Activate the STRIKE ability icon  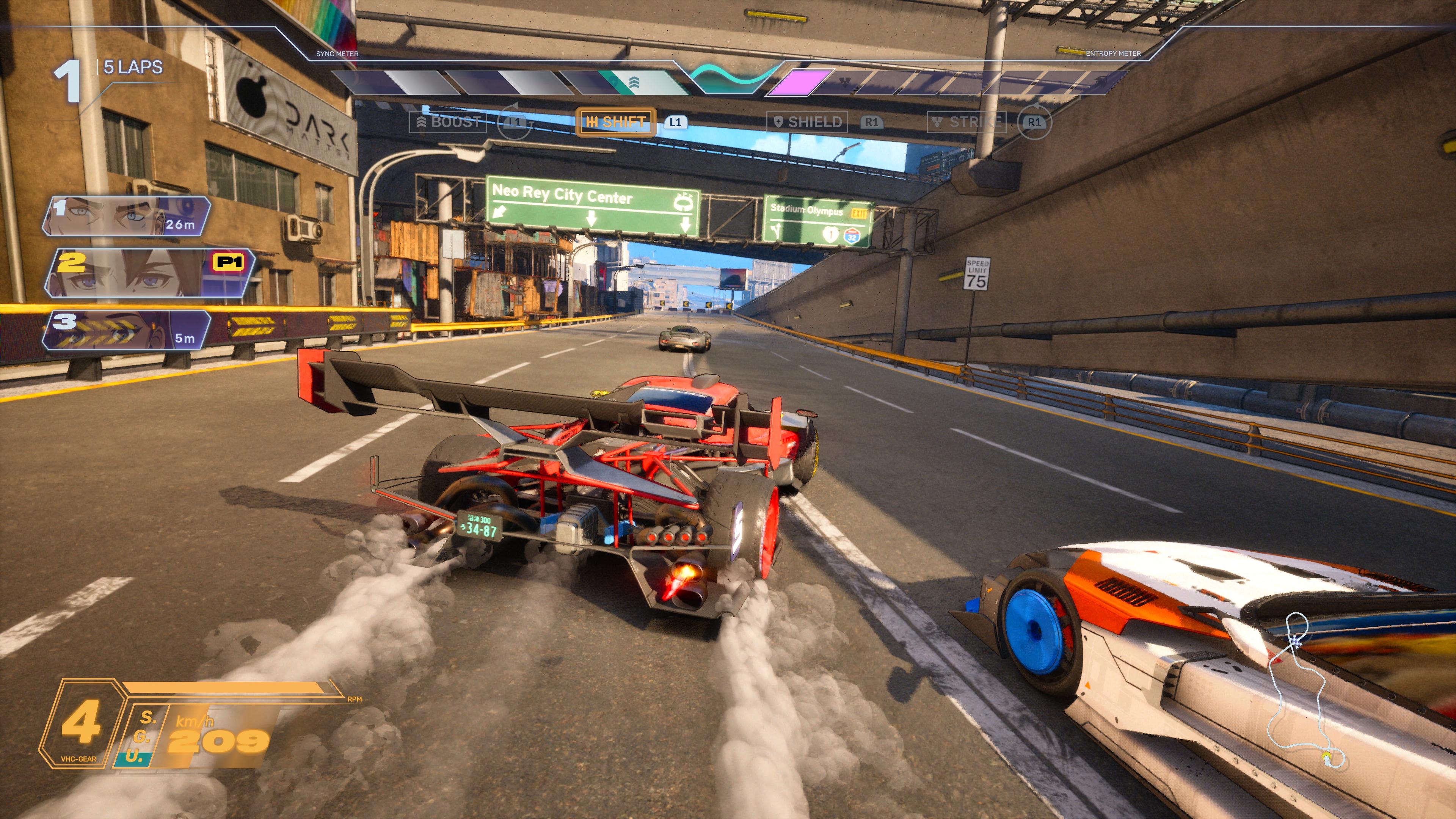click(x=966, y=122)
